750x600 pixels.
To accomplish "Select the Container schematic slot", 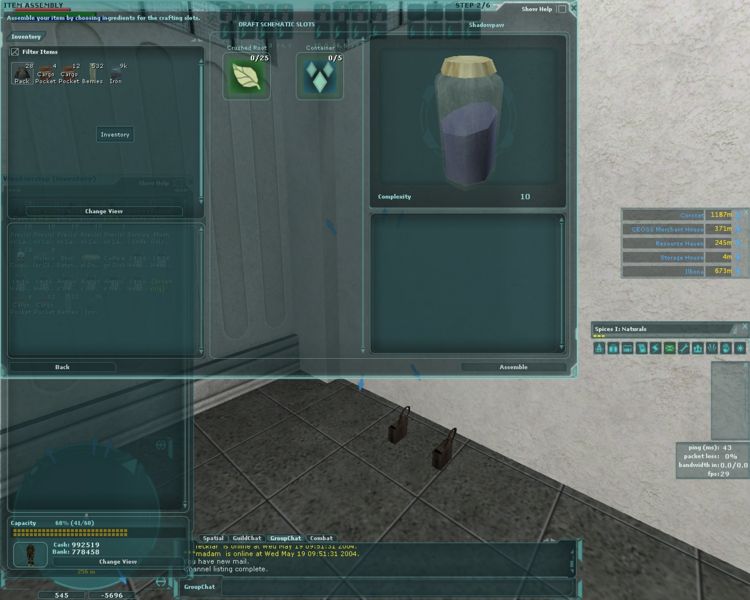I will point(319,78).
